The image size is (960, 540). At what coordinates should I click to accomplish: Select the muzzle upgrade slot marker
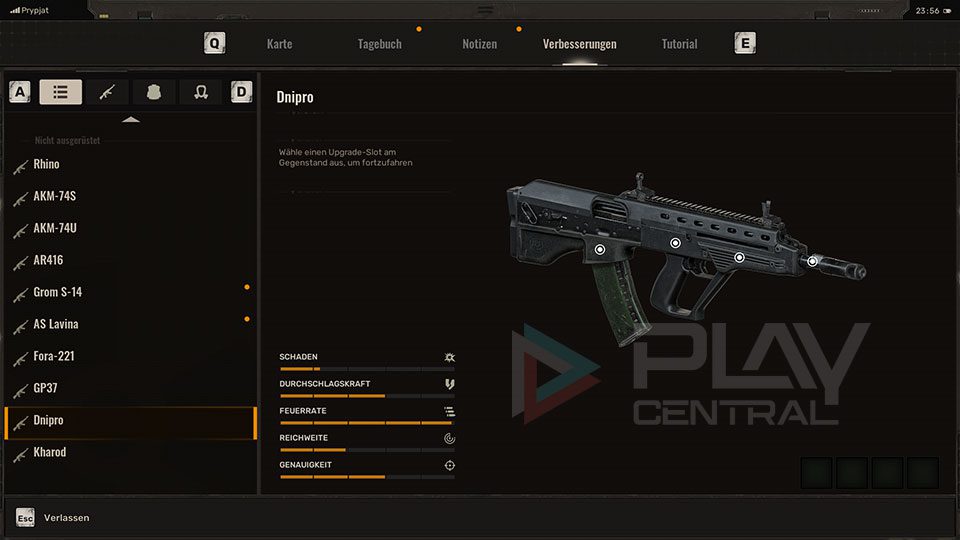pyautogui.click(x=813, y=261)
